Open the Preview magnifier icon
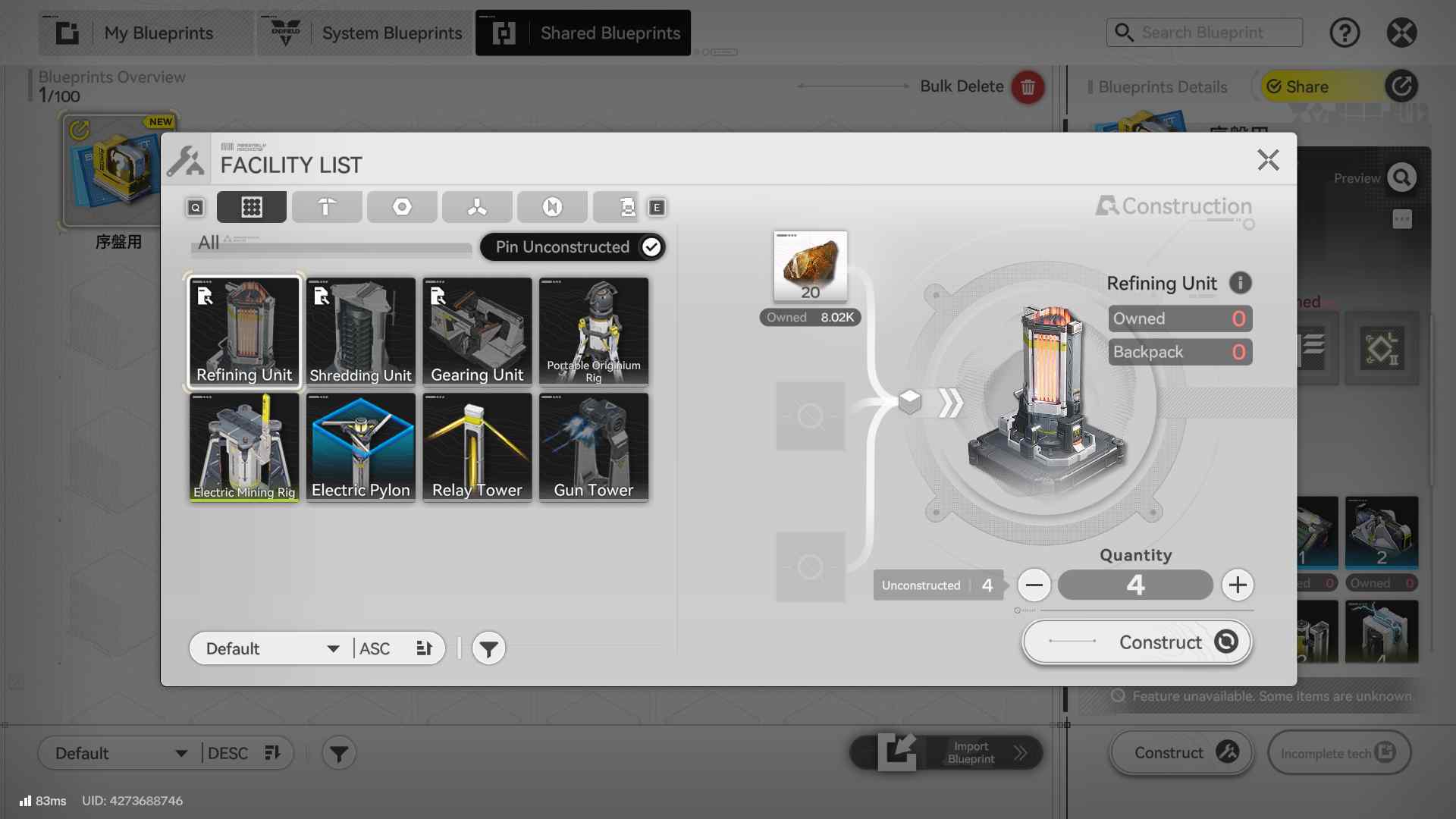The width and height of the screenshot is (1456, 819). (1401, 177)
